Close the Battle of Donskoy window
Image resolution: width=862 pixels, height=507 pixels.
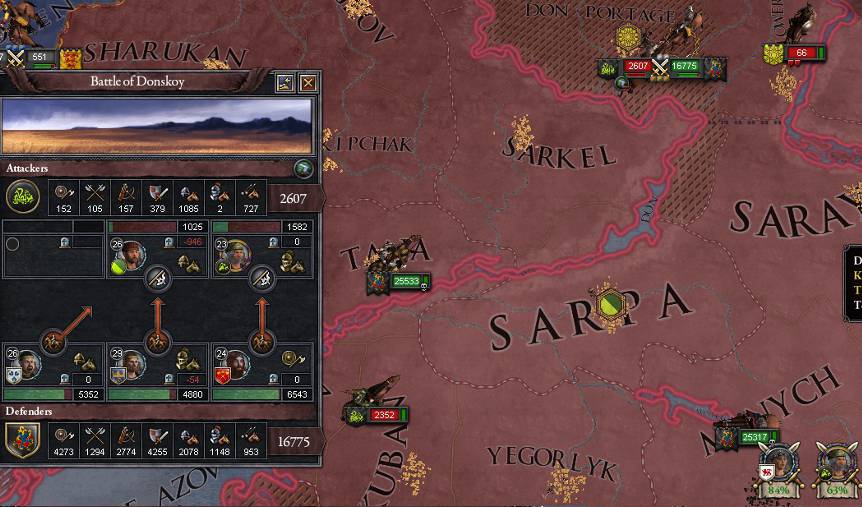tap(308, 83)
